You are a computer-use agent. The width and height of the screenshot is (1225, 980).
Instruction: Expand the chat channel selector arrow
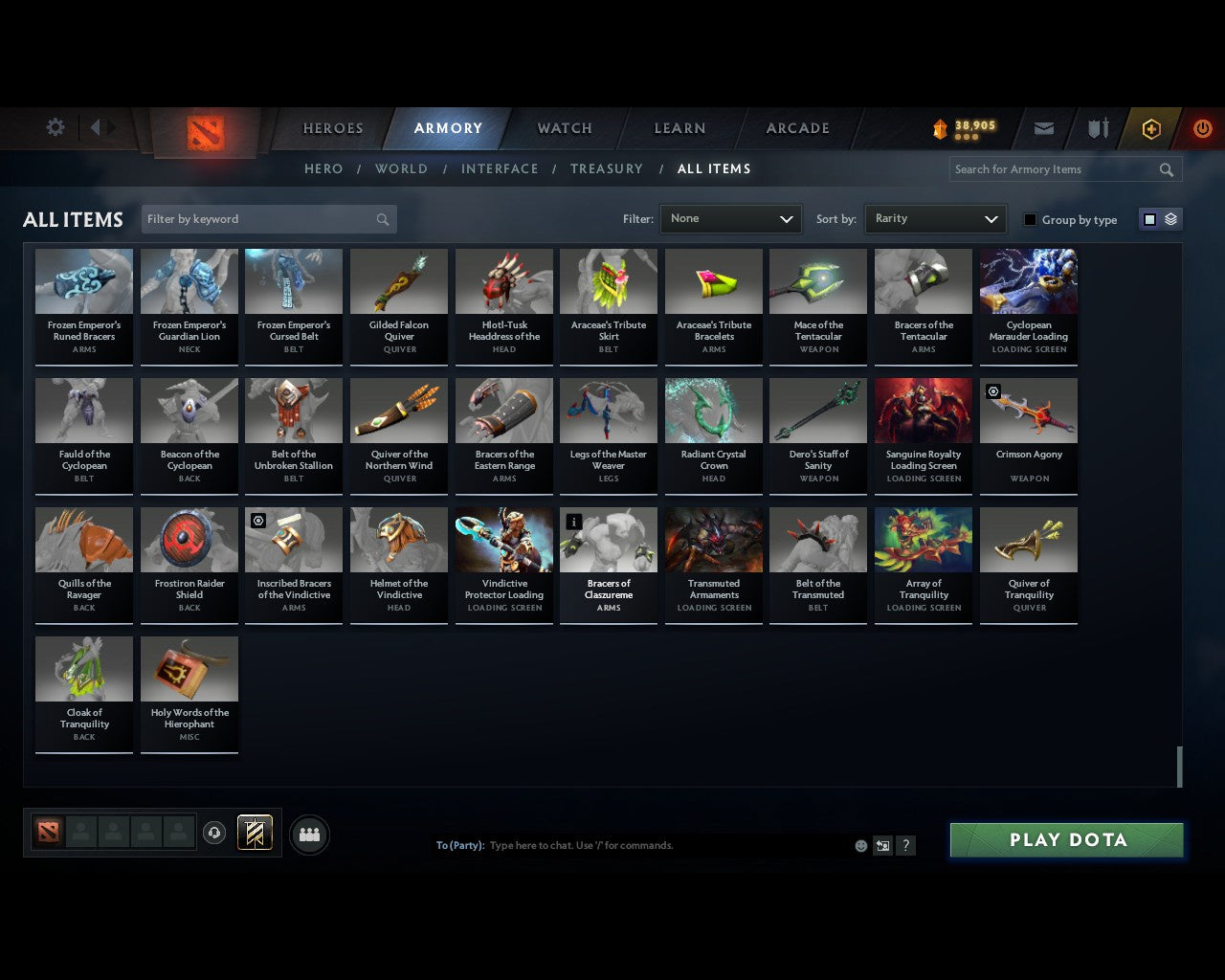tap(882, 845)
